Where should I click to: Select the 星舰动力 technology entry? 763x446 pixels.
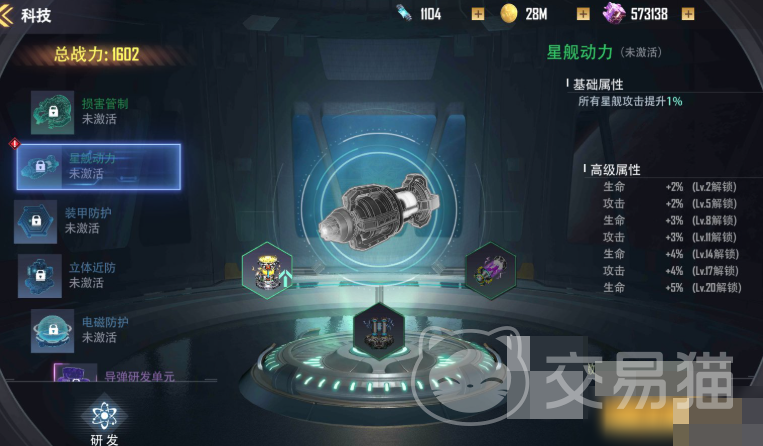98,166
